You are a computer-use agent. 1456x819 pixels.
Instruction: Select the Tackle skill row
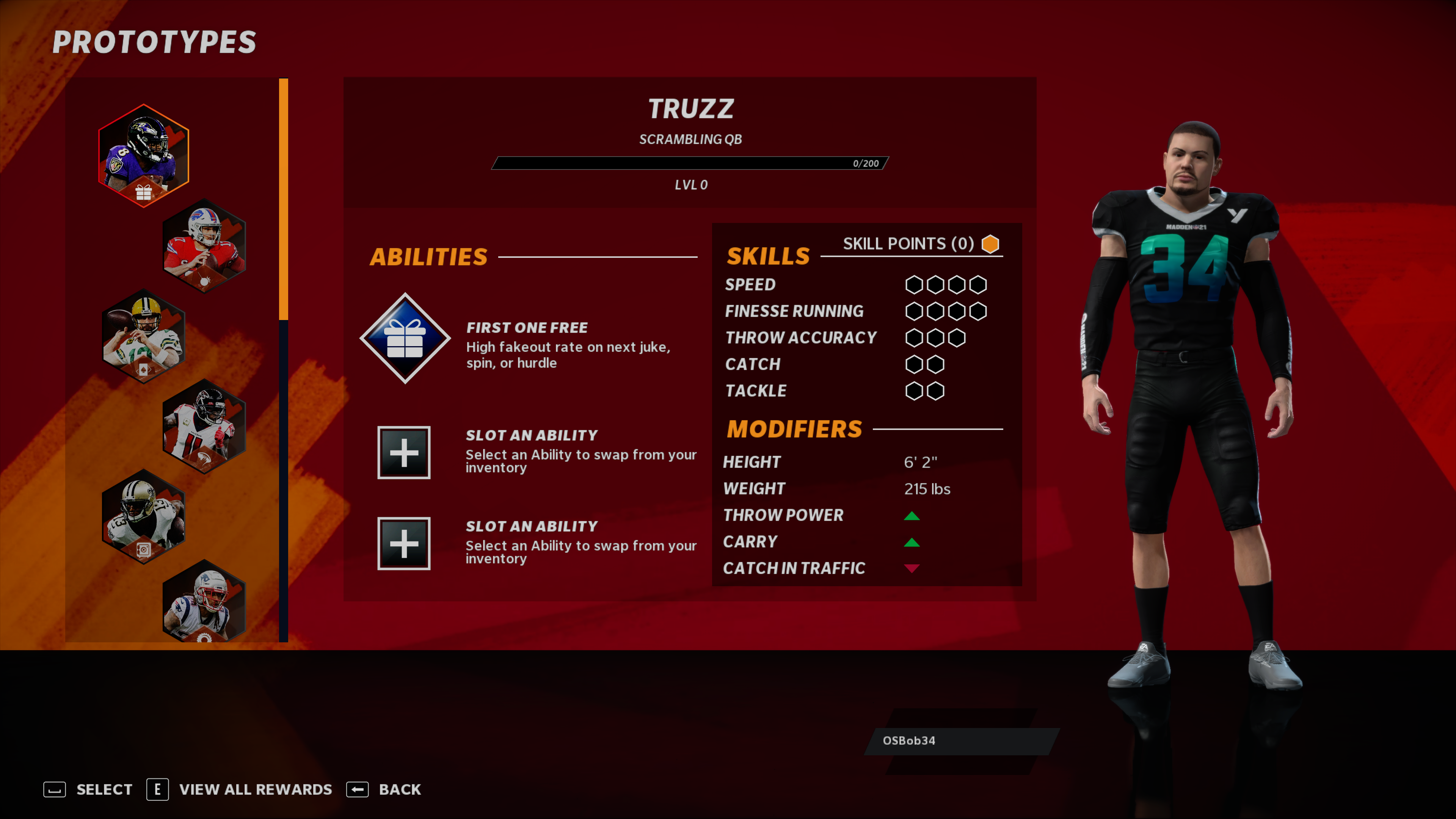tap(755, 391)
